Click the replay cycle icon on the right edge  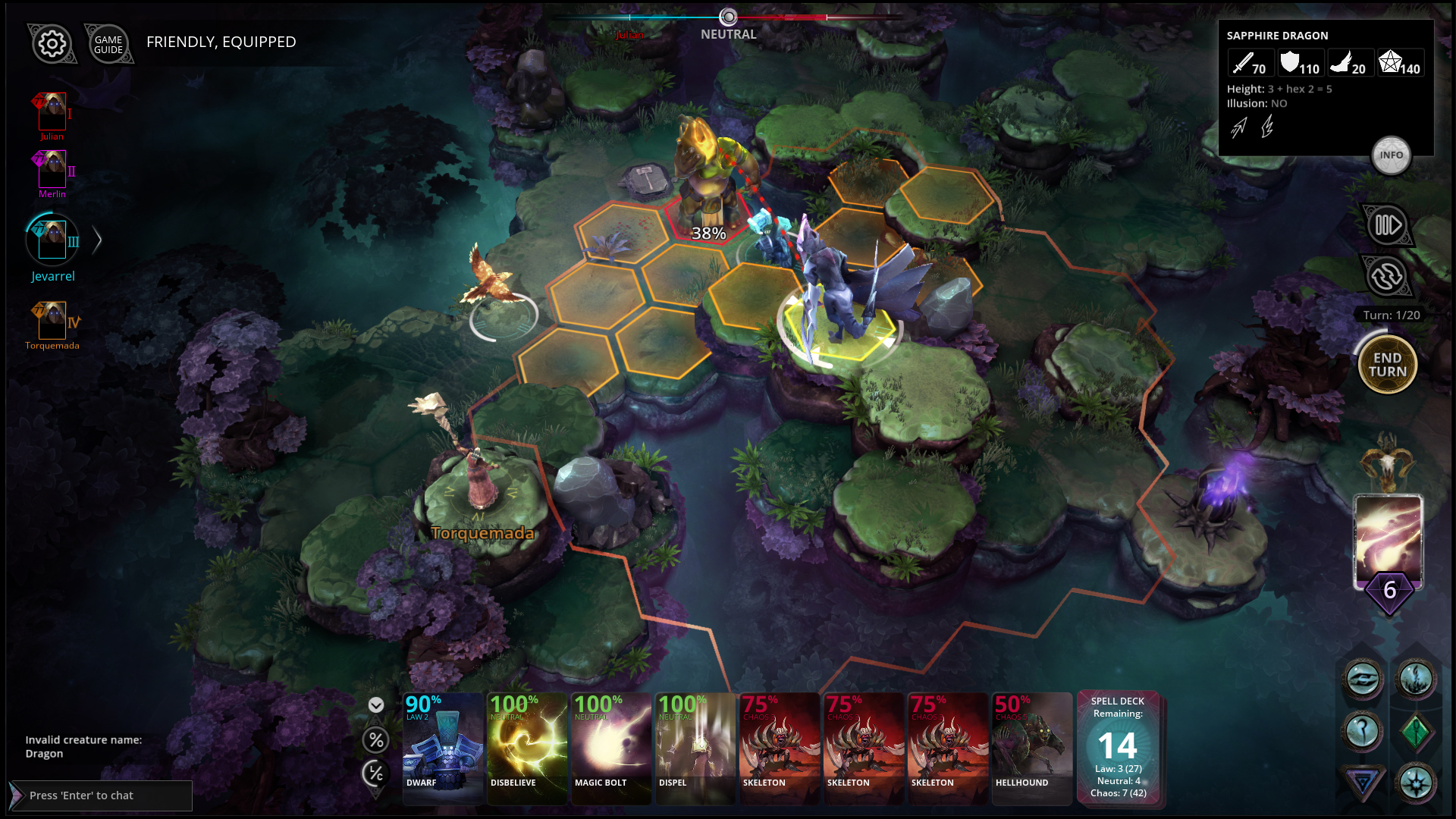(1388, 276)
